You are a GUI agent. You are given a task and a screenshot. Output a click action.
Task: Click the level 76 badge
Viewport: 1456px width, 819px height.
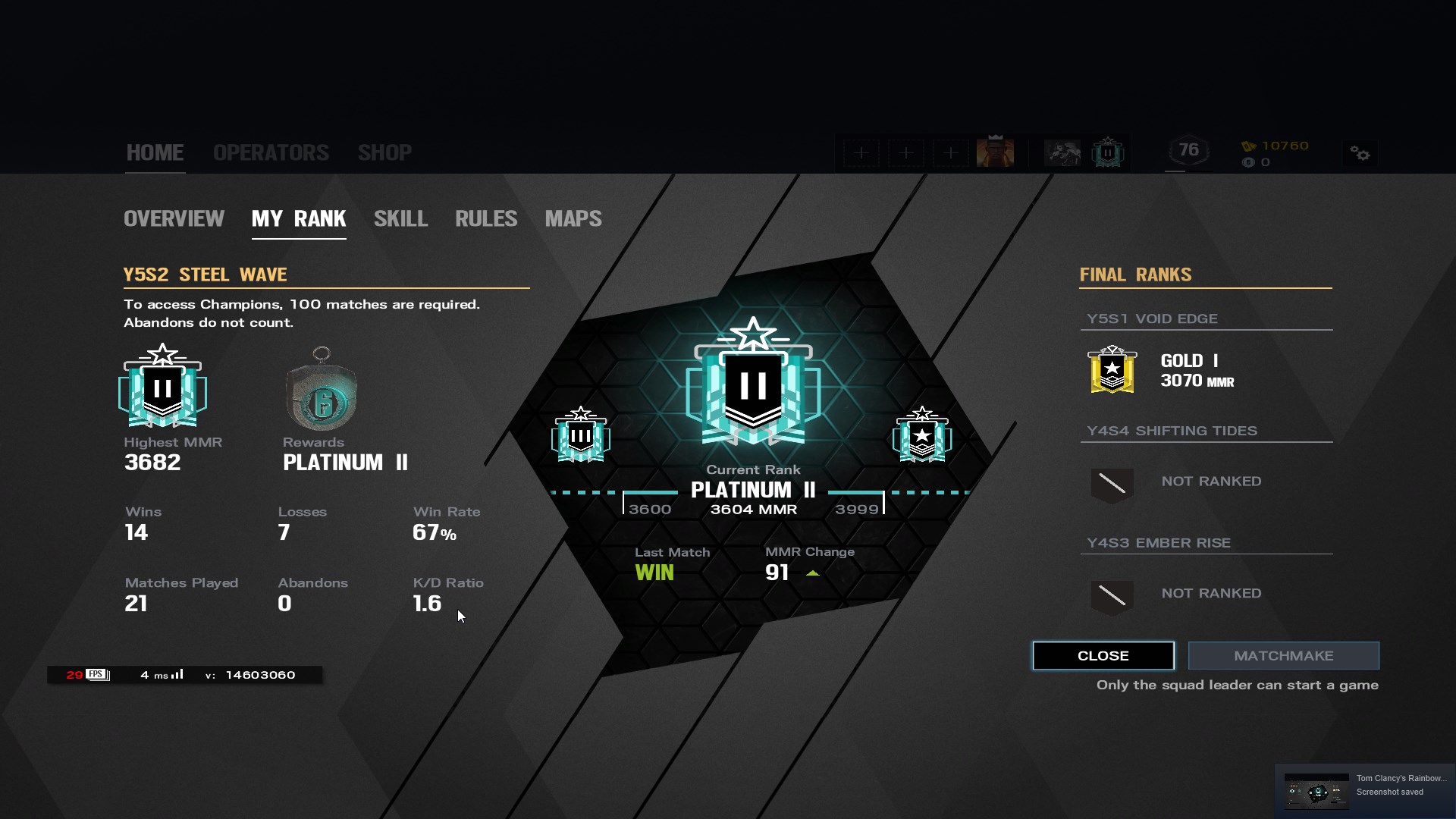1188,150
